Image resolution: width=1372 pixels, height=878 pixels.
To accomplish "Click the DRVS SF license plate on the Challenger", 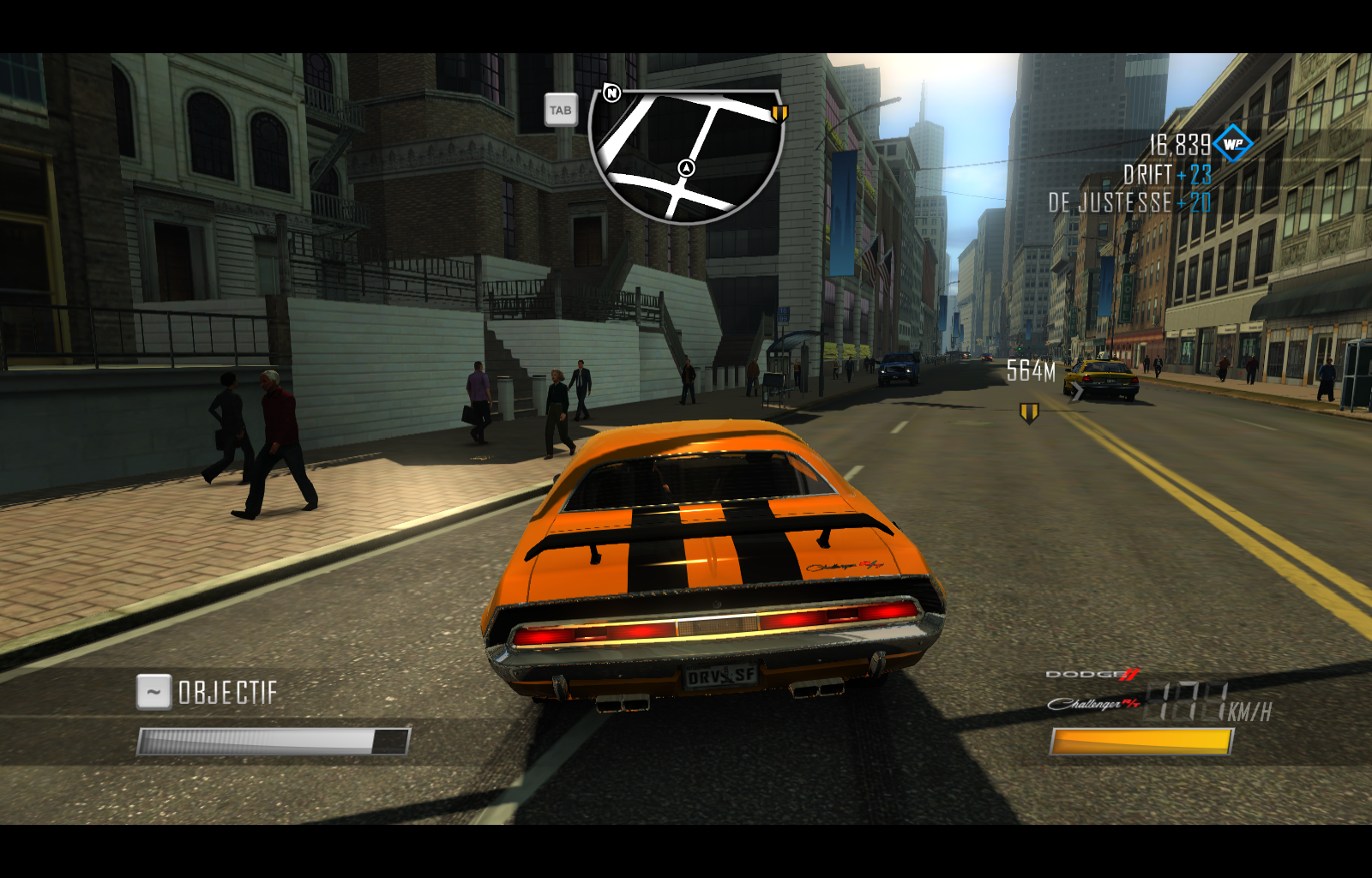I will (722, 677).
